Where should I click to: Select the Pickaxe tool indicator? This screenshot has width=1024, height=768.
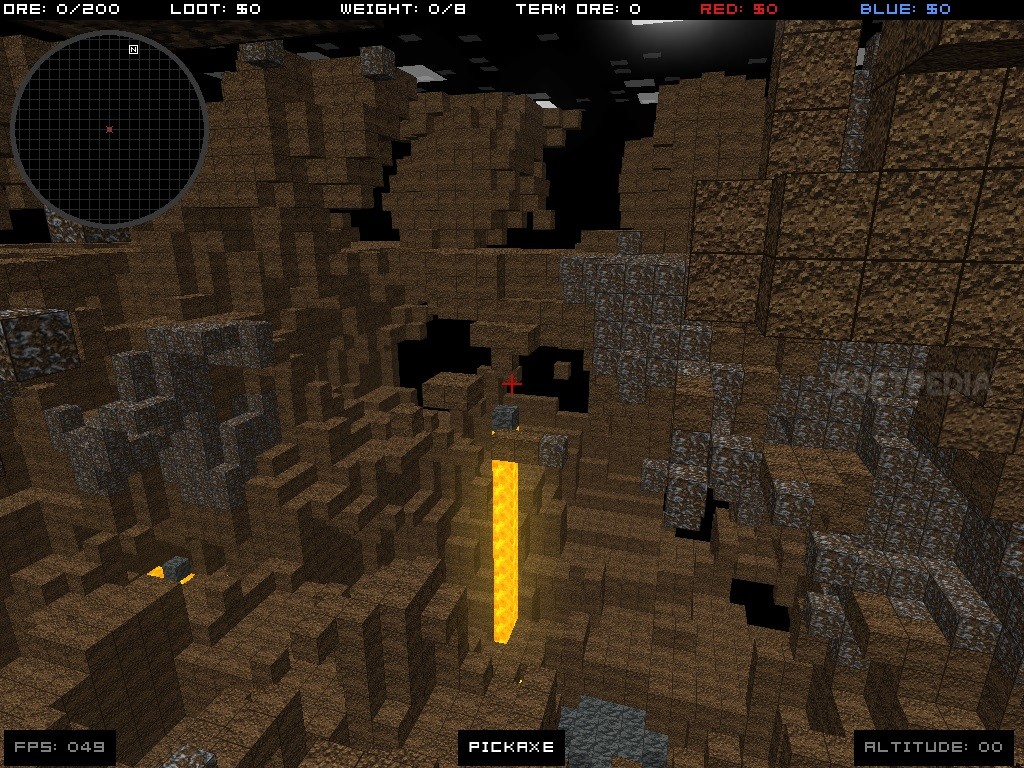[x=511, y=746]
